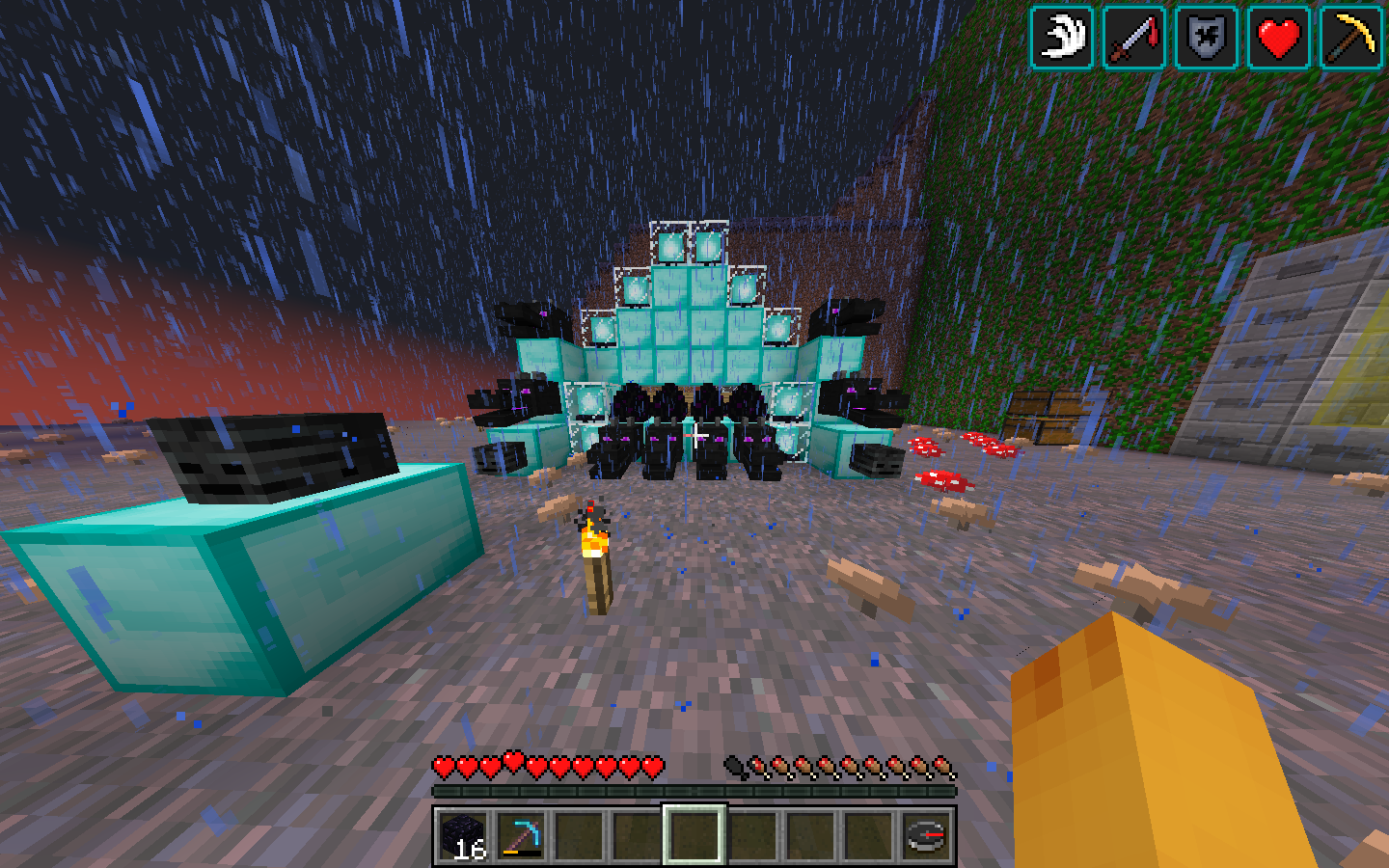Viewport: 1389px width, 868px height.
Task: Click the white wing speed effect icon
Action: click(1062, 39)
